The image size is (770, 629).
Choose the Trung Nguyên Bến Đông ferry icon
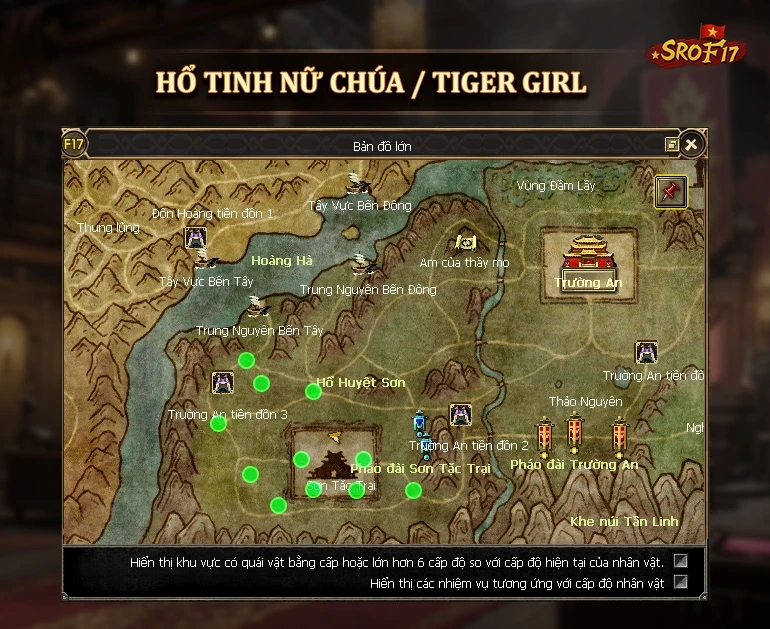(x=362, y=266)
